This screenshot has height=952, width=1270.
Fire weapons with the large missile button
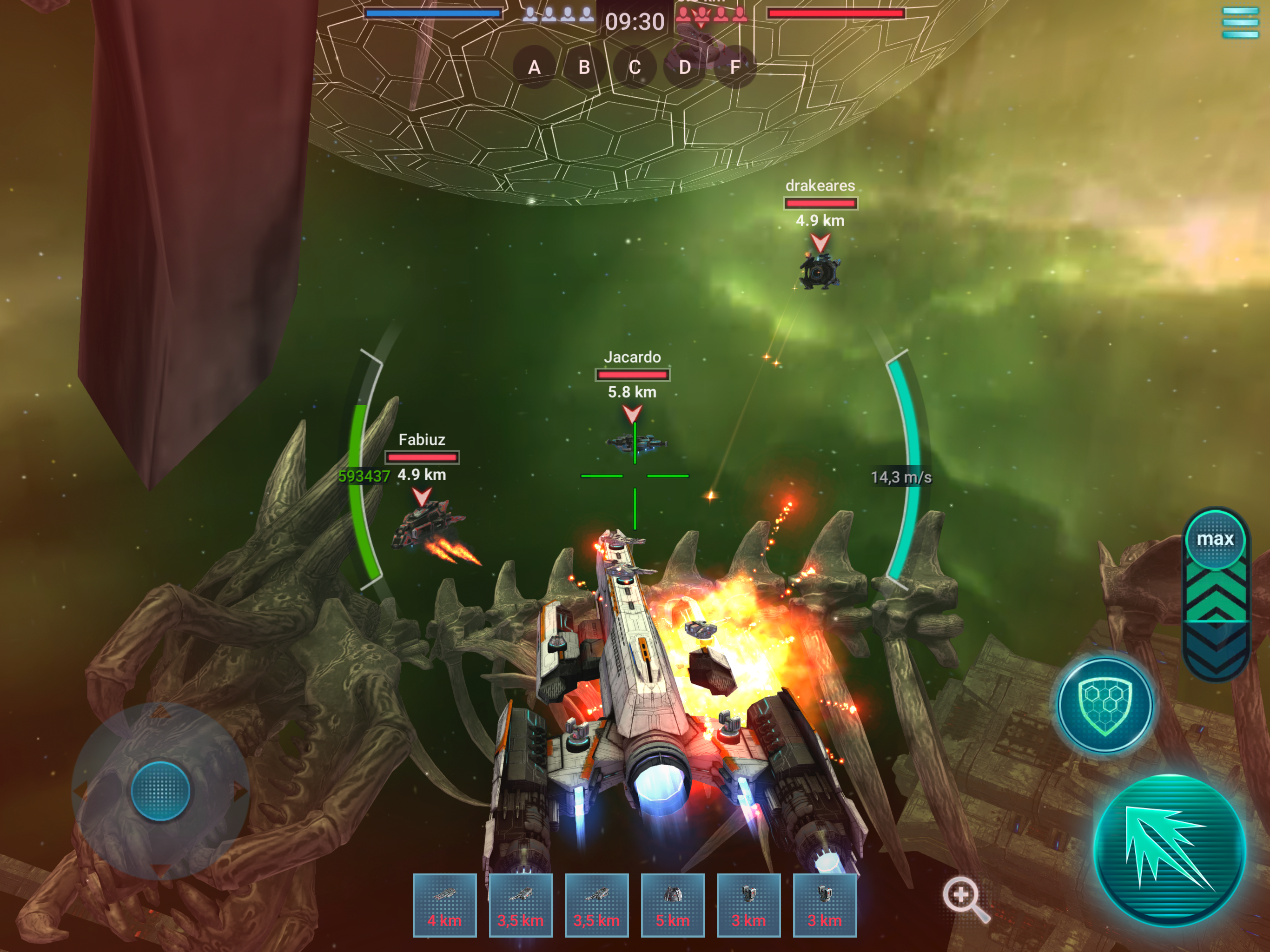(1170, 850)
